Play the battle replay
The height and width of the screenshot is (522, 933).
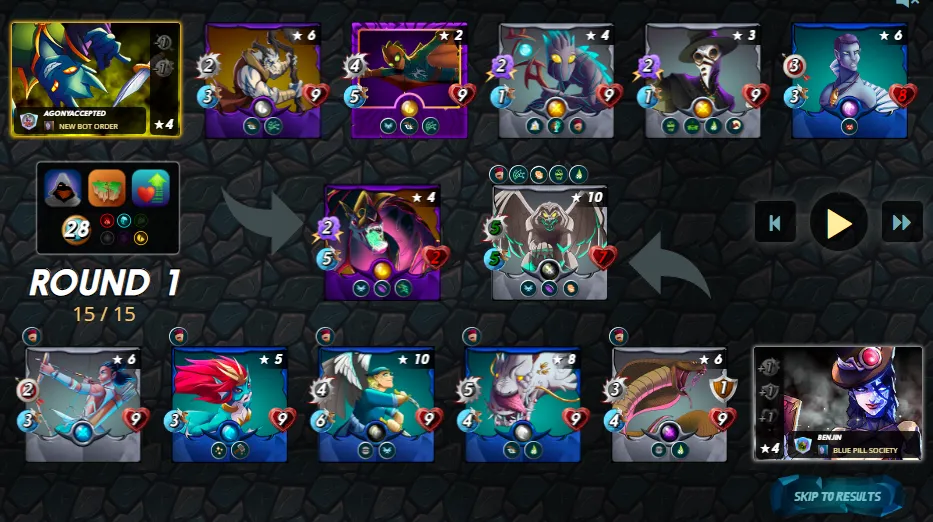point(839,223)
